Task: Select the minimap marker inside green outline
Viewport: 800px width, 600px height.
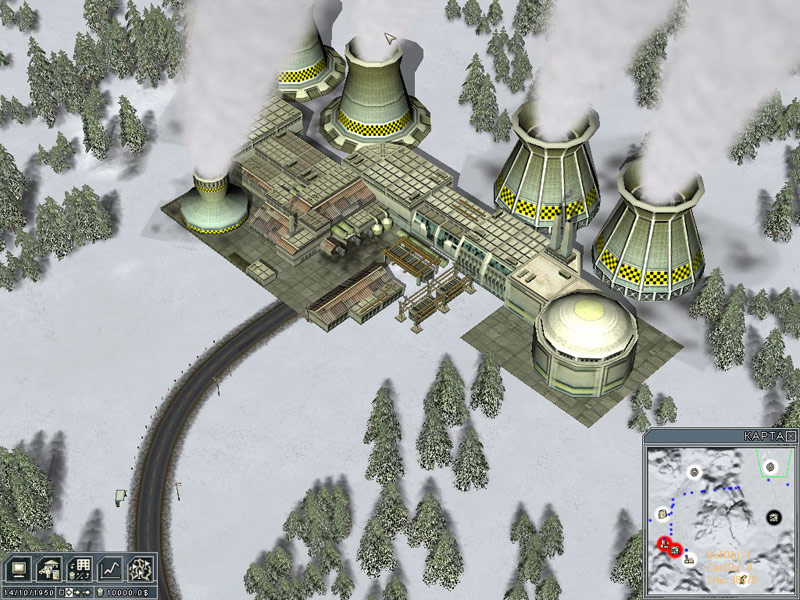Action: coord(771,466)
